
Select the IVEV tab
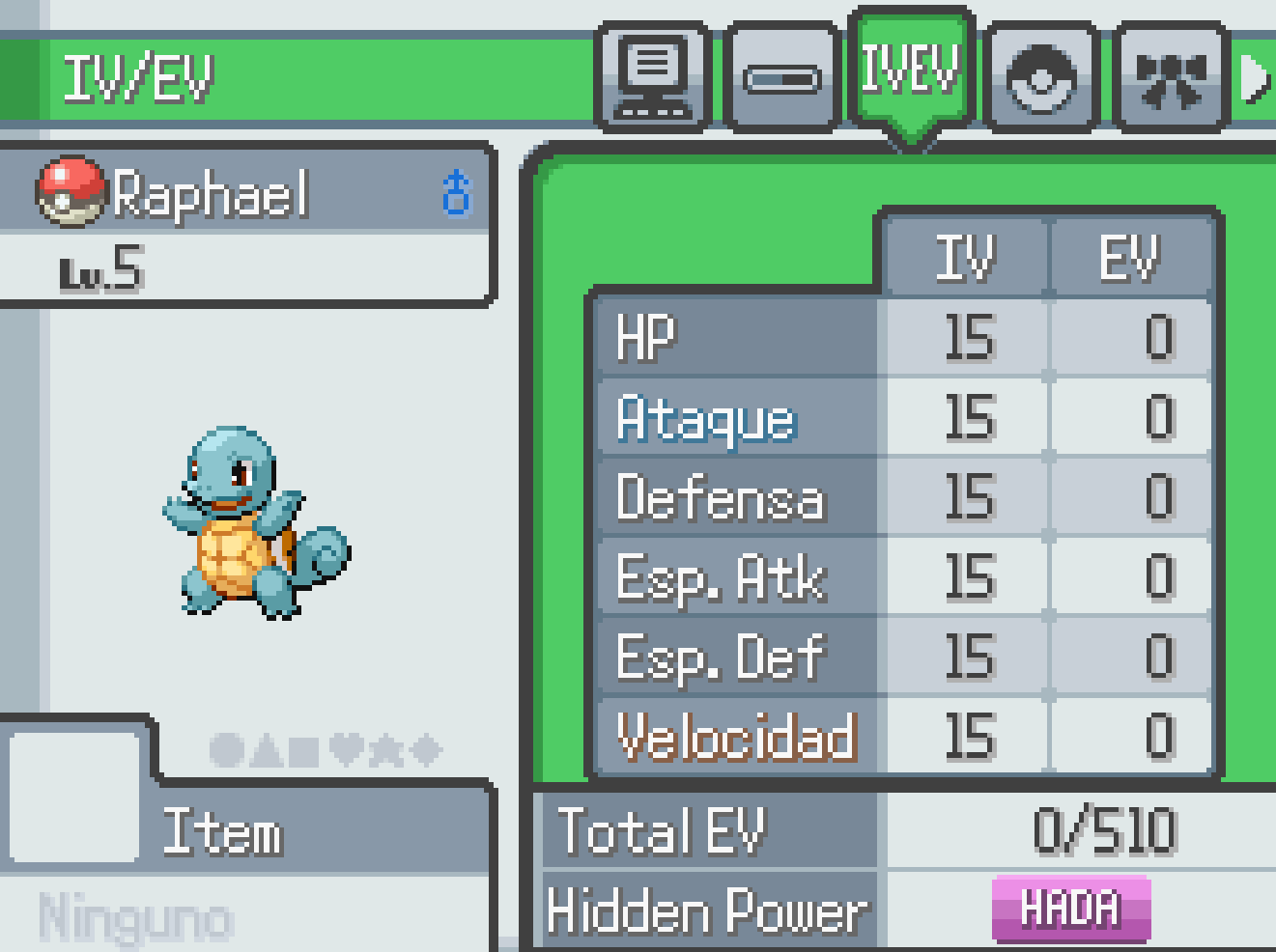pyautogui.click(x=910, y=70)
